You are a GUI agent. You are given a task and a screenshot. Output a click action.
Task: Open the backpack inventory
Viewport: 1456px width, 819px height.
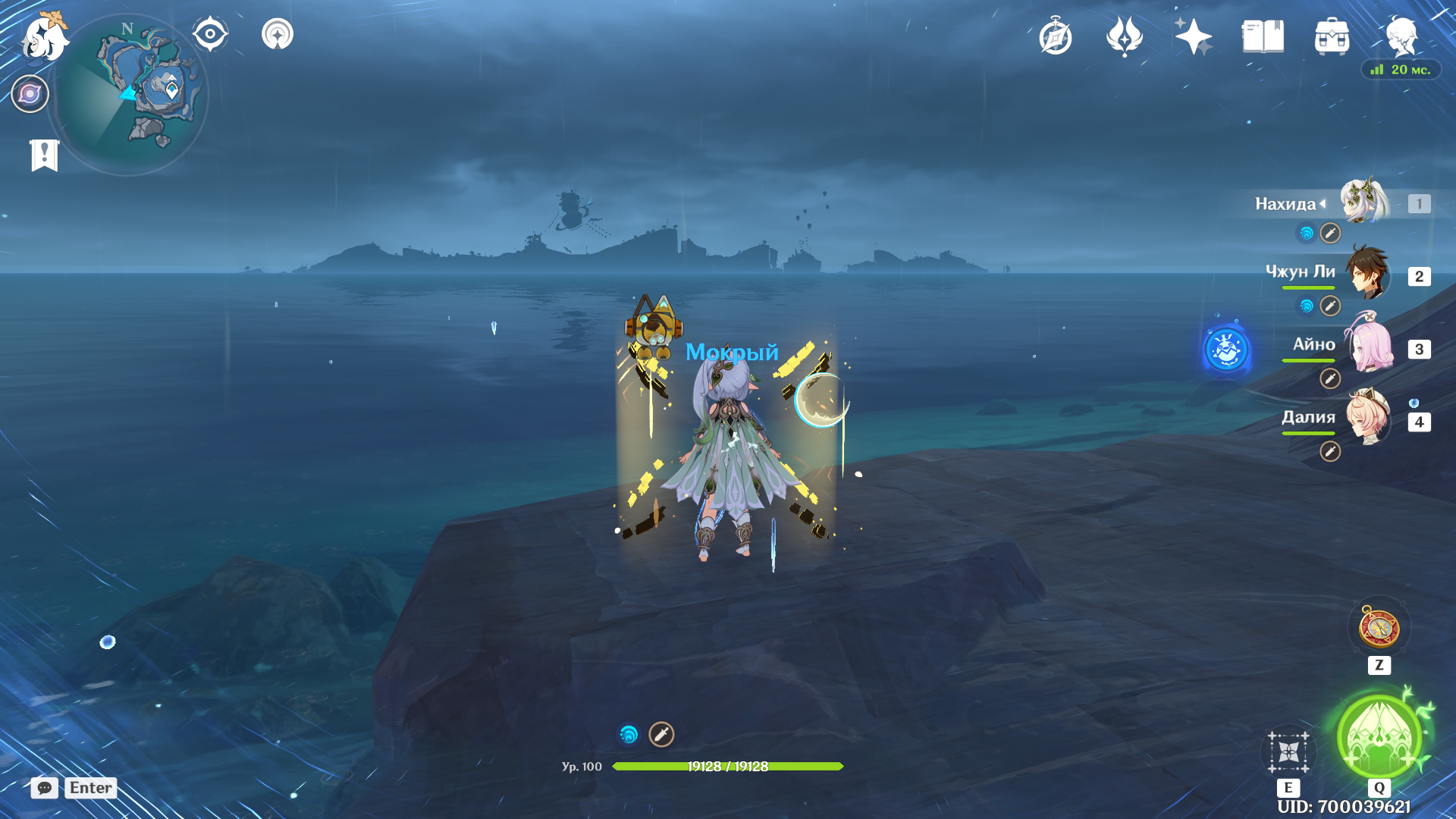pyautogui.click(x=1332, y=36)
